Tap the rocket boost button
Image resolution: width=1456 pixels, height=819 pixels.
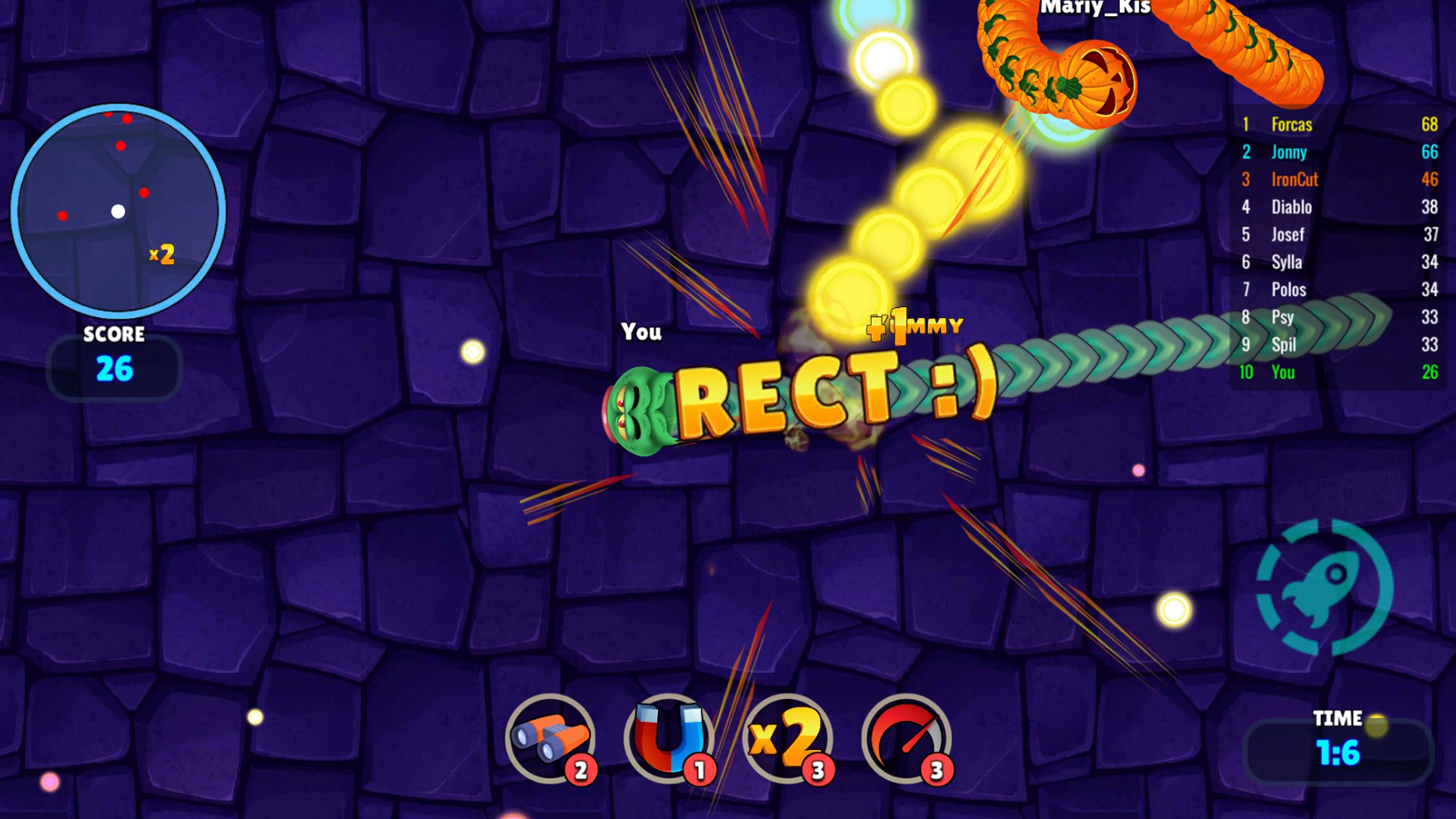(x=1324, y=587)
